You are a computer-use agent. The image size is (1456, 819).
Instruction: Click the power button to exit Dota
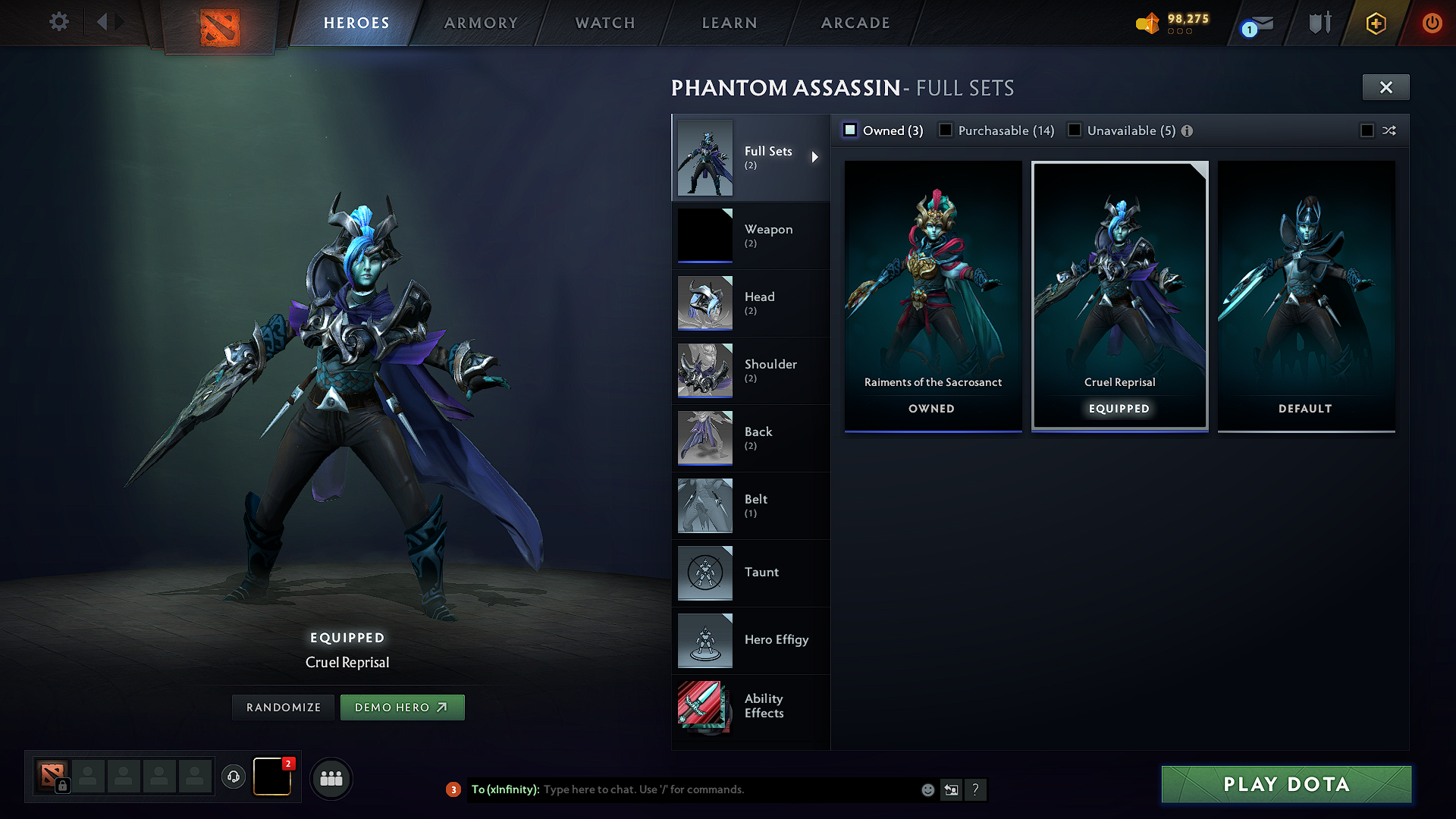[1432, 22]
